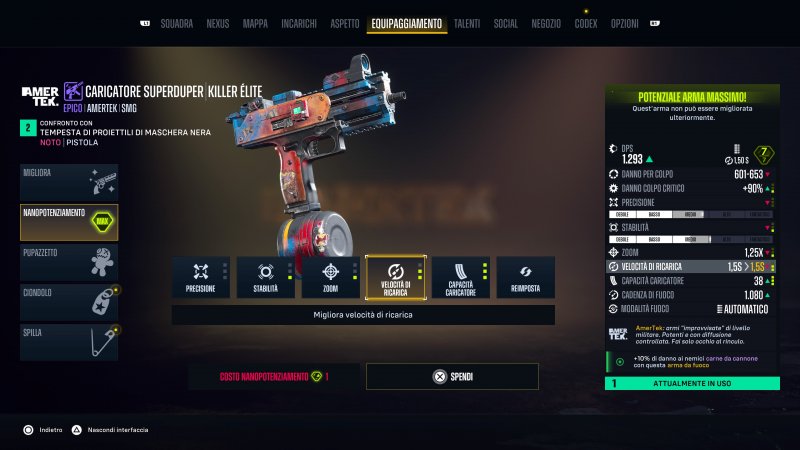Go to the Opzioni tab
This screenshot has width=800, height=450.
(624, 23)
